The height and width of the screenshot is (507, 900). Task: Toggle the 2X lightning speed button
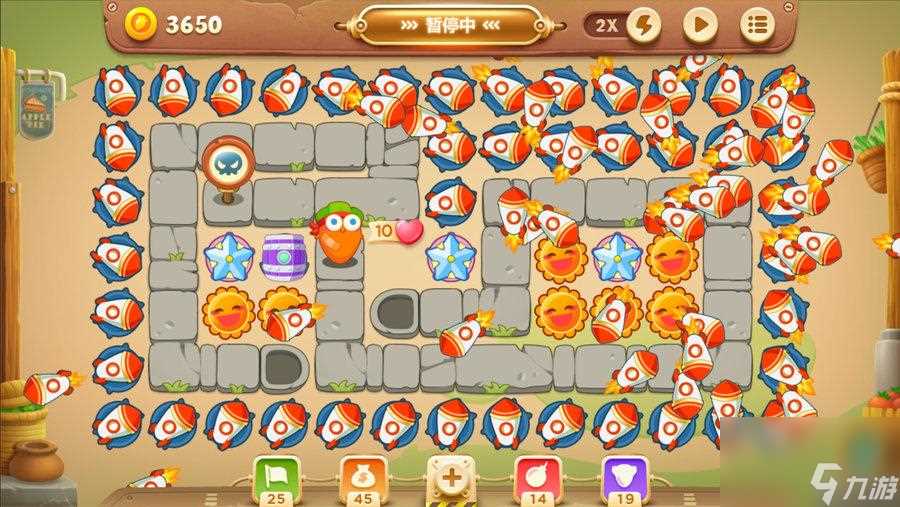tap(624, 25)
